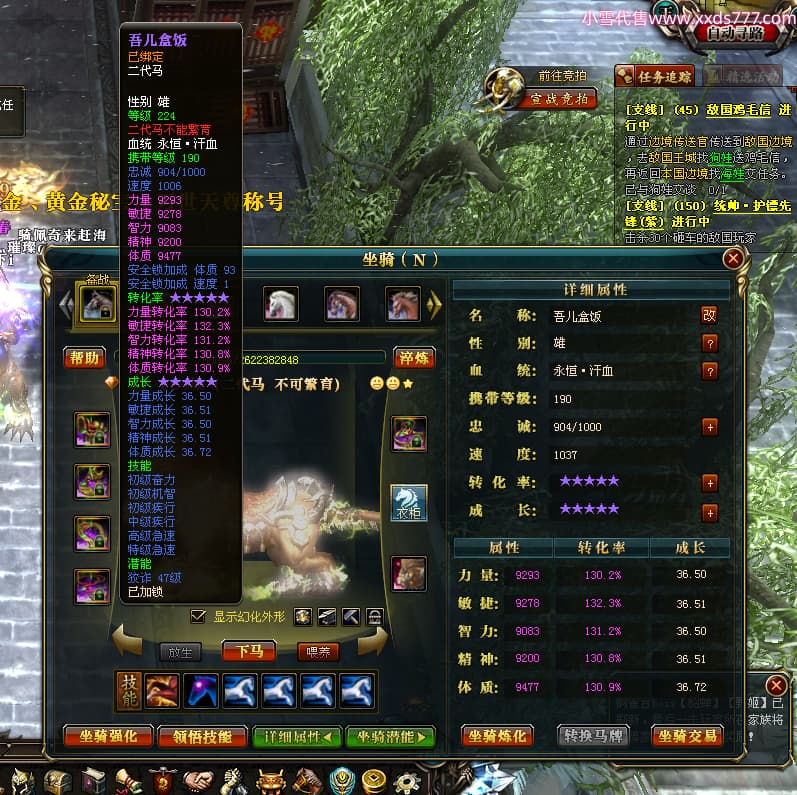797x795 pixels.
Task: Open the 衣柜 wardrobe icon
Action: [409, 503]
